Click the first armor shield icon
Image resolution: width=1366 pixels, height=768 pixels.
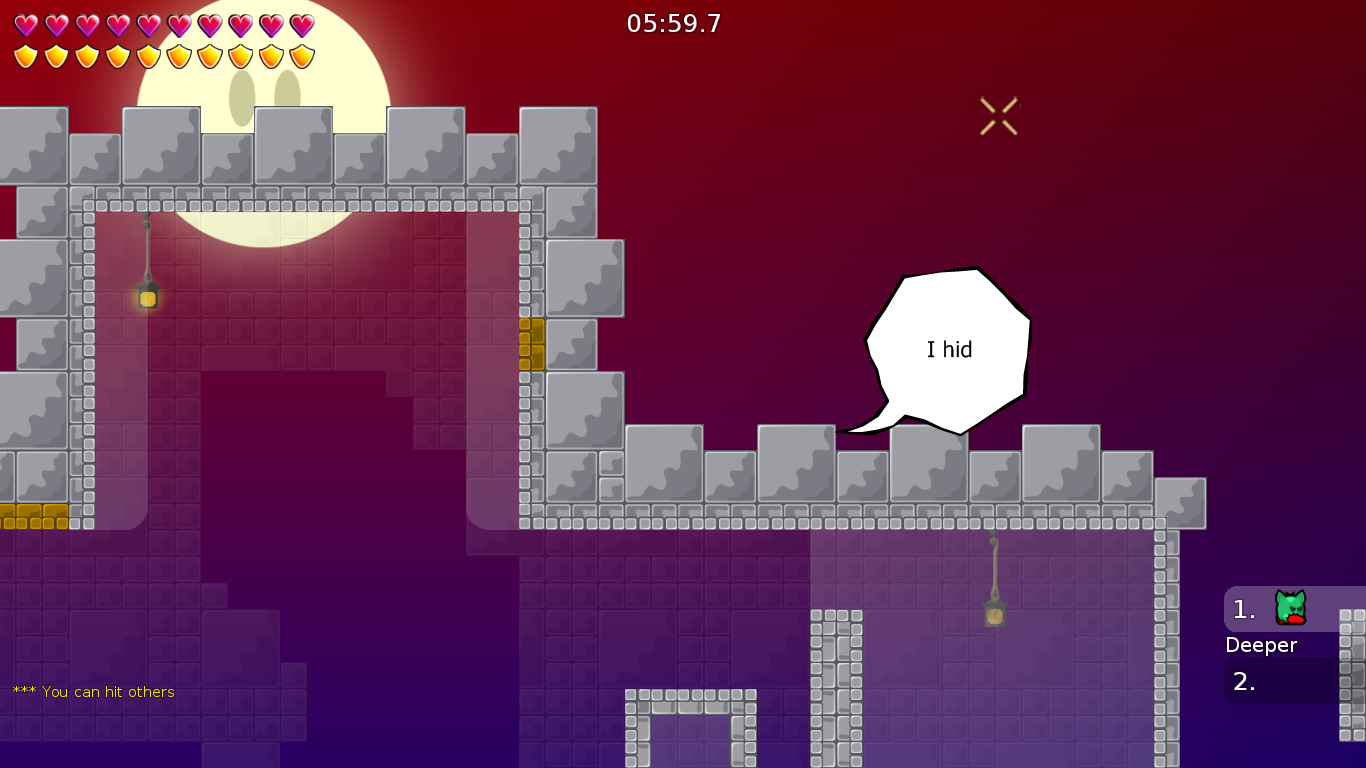click(x=25, y=55)
